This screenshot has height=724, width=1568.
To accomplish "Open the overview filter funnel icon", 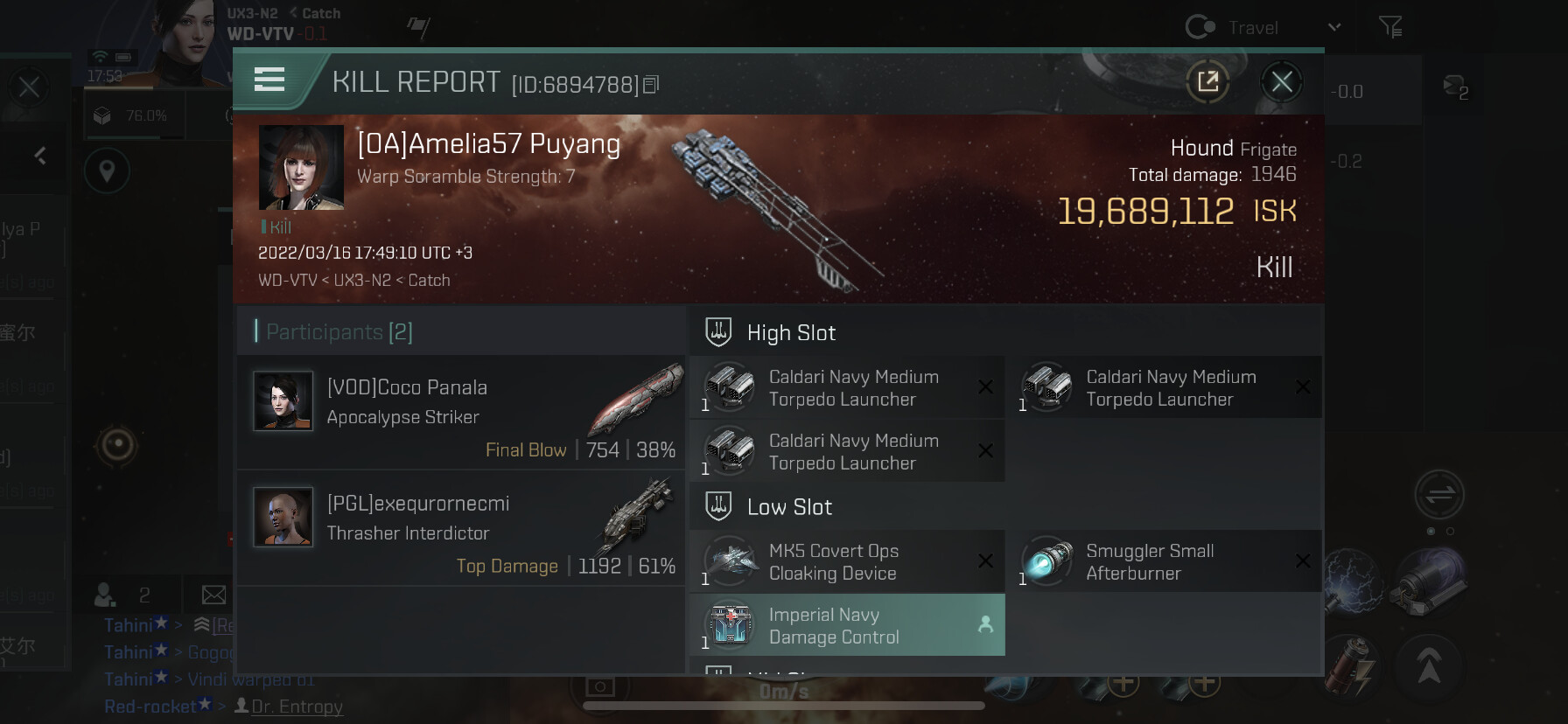I will (x=1390, y=28).
